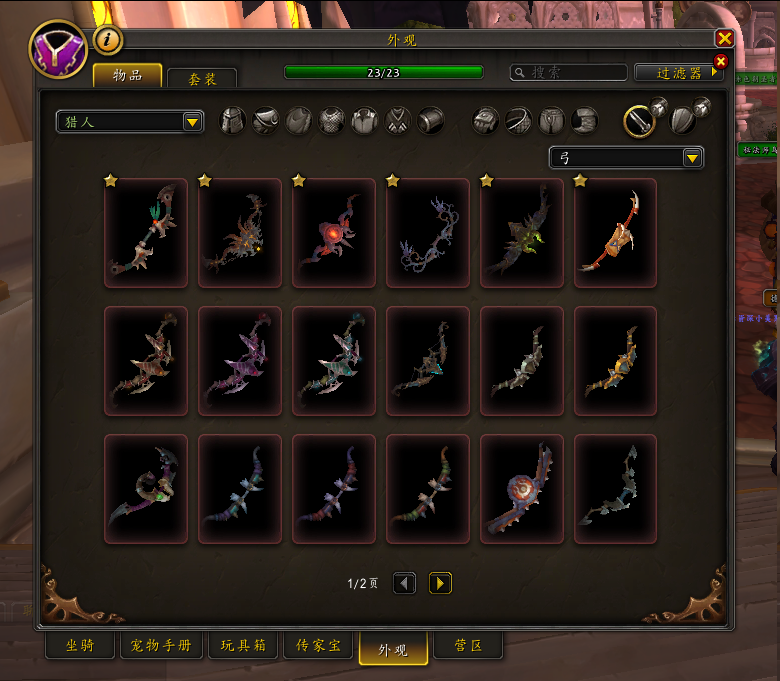Open the 玩具箱 toy box tab
The height and width of the screenshot is (681, 780).
click(x=243, y=646)
